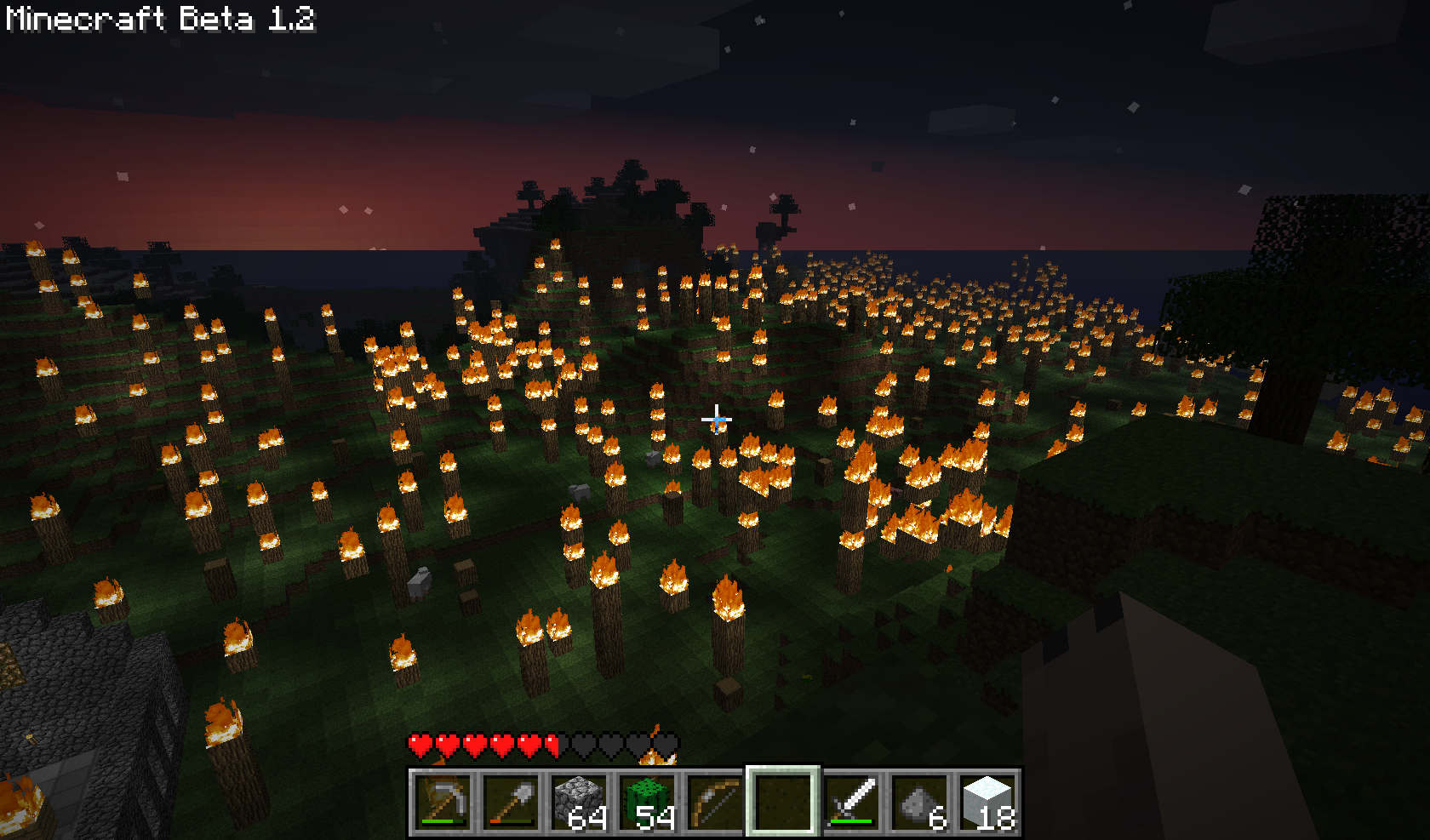
Task: Click the highlighted empty hotbar slot
Action: pos(783,802)
